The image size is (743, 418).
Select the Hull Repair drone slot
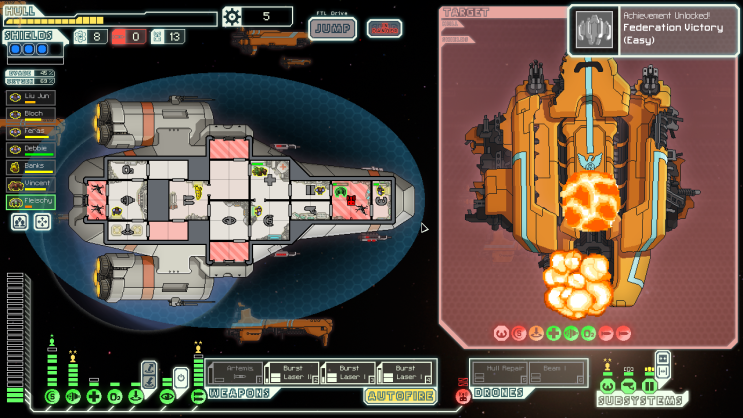click(x=499, y=374)
